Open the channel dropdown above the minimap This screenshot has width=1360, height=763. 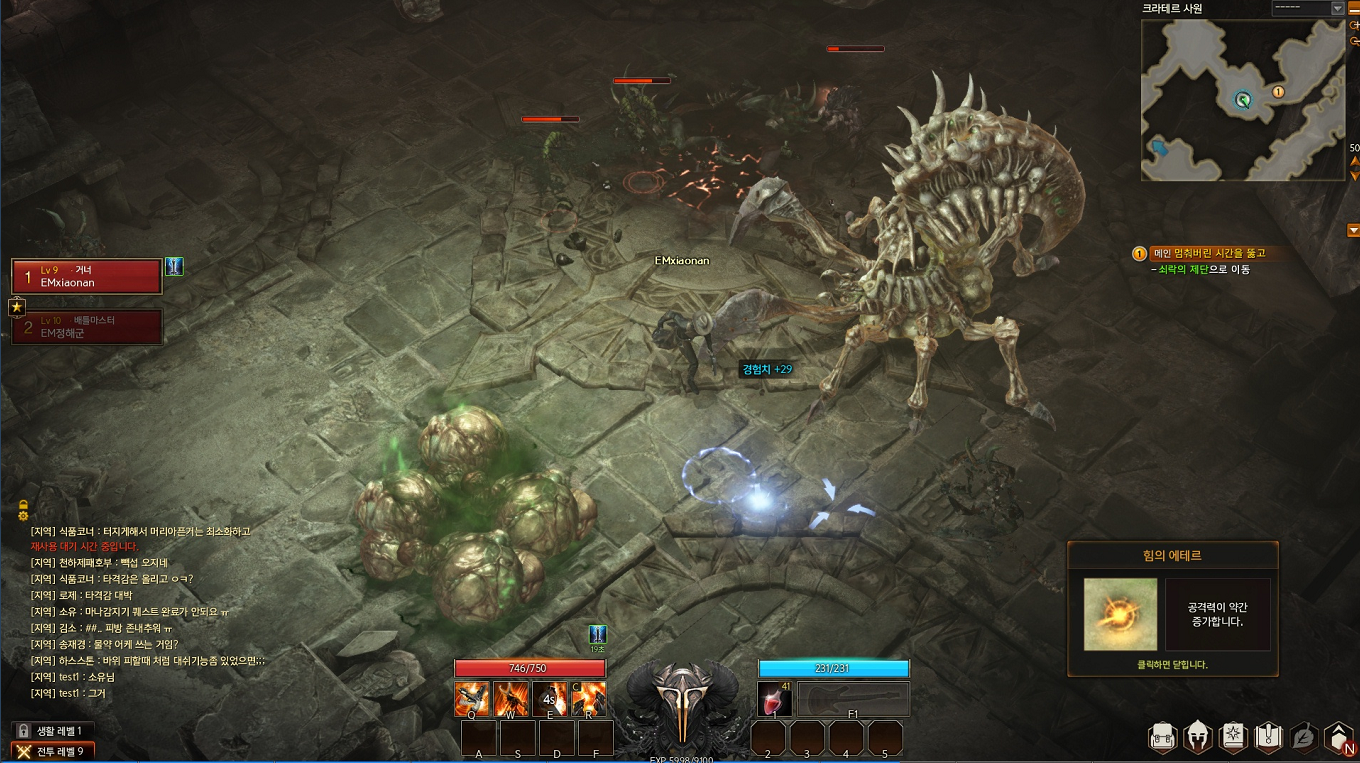(x=1308, y=8)
